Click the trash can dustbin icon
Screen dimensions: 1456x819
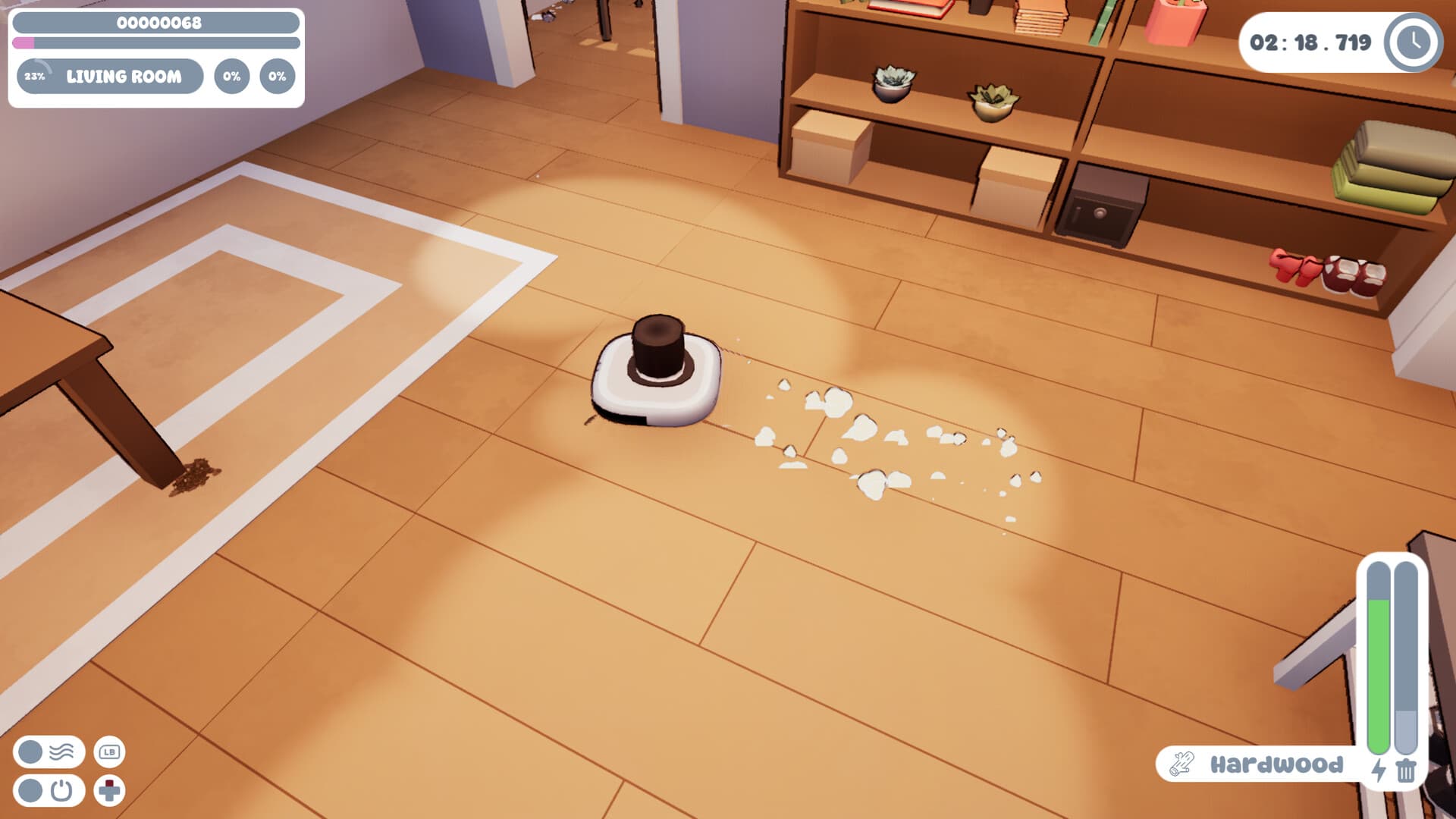click(1407, 770)
